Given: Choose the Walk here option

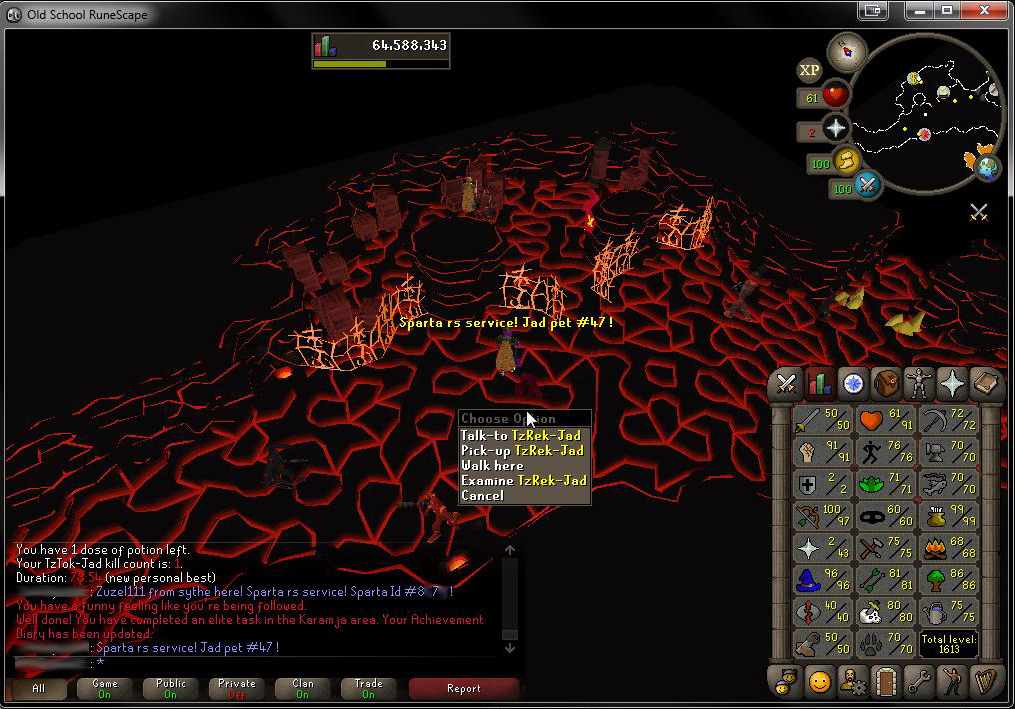Looking at the screenshot, I should [492, 466].
